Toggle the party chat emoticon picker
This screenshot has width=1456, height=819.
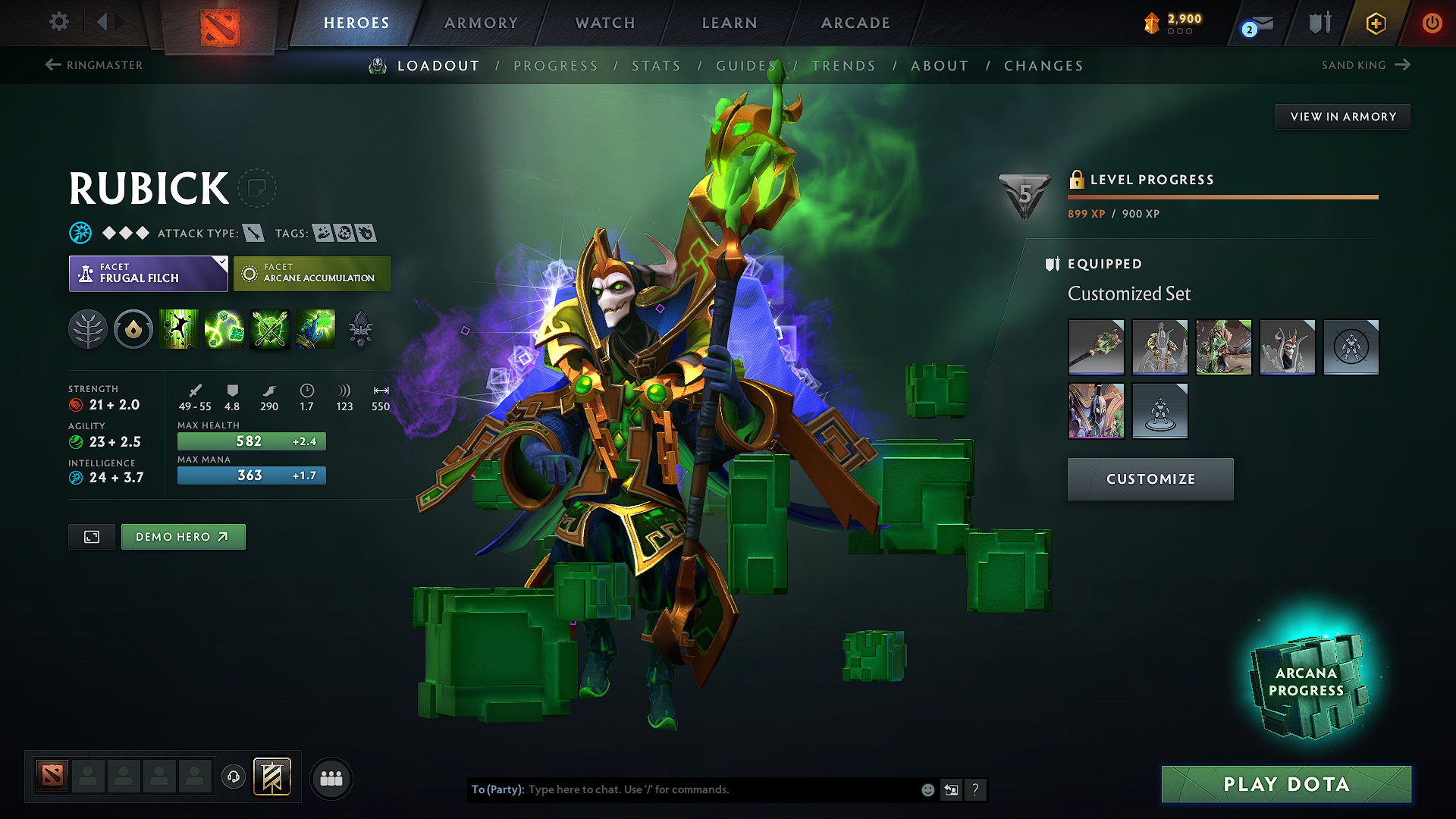pos(927,789)
